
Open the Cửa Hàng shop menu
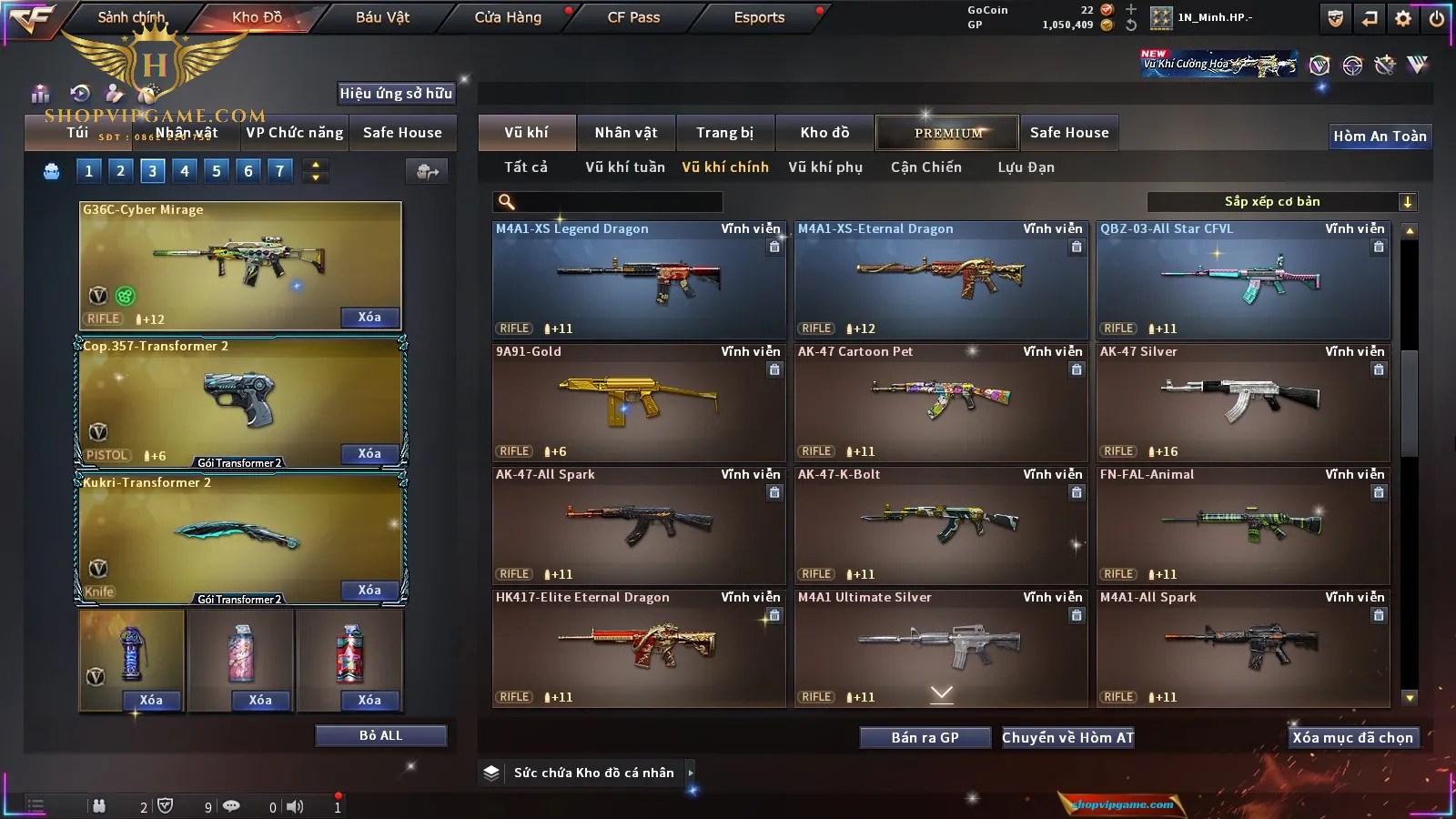508,17
